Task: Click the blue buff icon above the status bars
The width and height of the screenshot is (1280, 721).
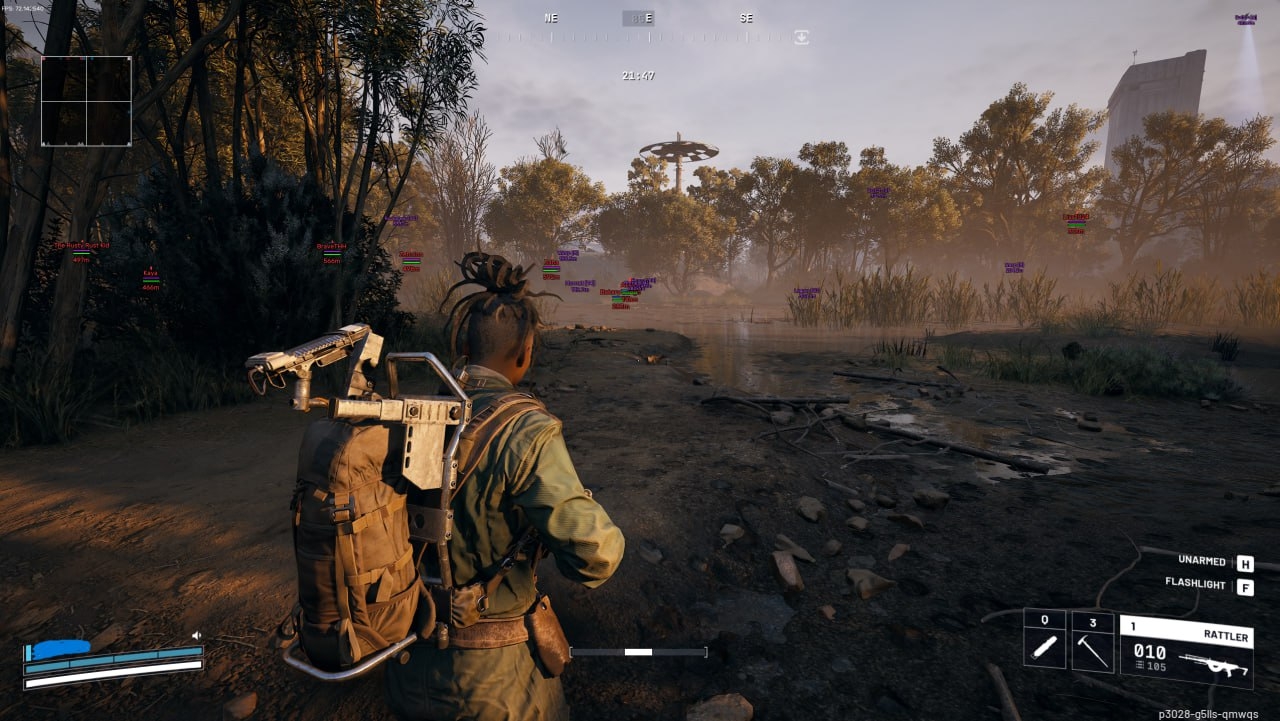Action: pyautogui.click(x=61, y=648)
